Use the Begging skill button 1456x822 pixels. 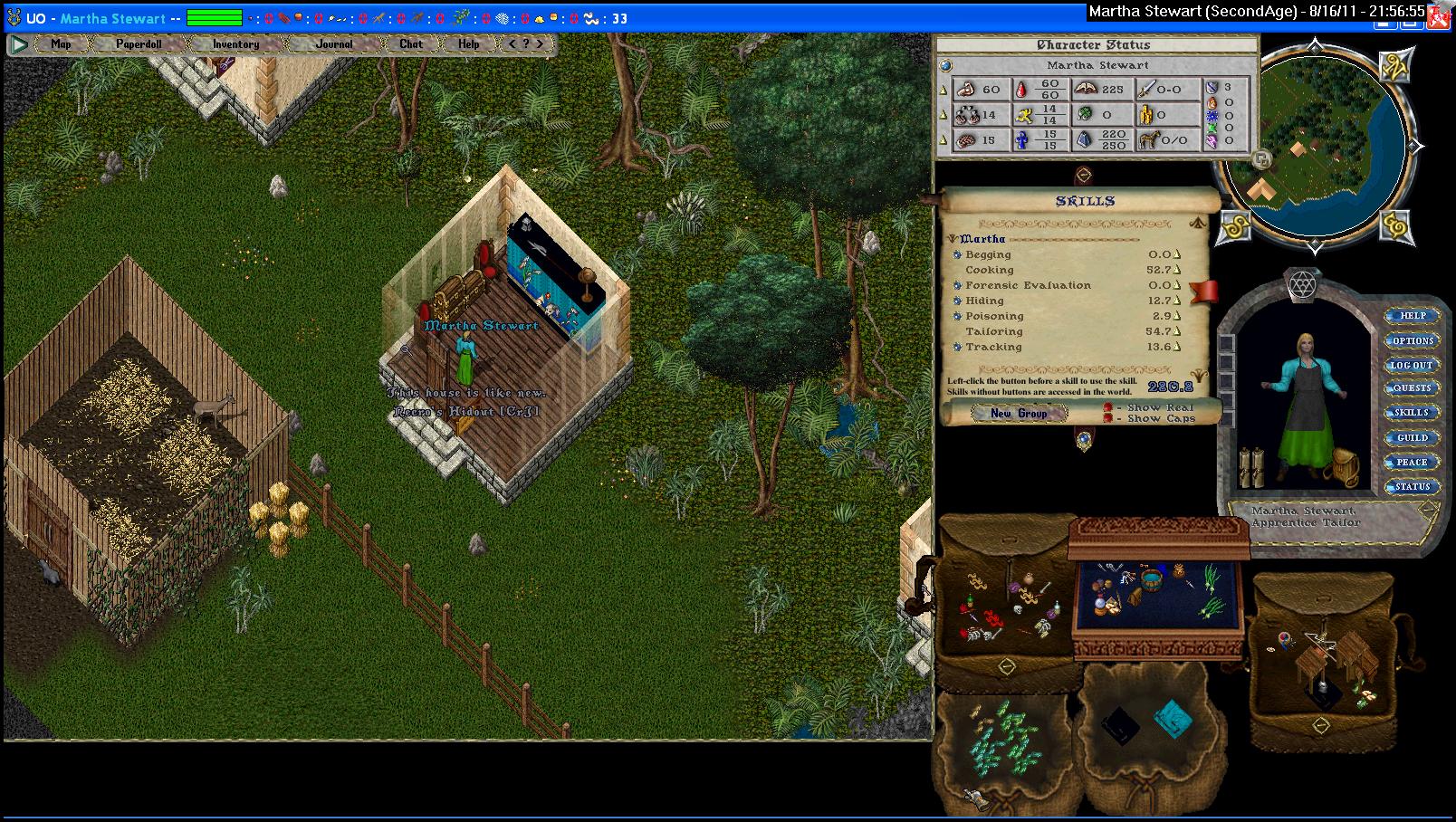tap(958, 254)
